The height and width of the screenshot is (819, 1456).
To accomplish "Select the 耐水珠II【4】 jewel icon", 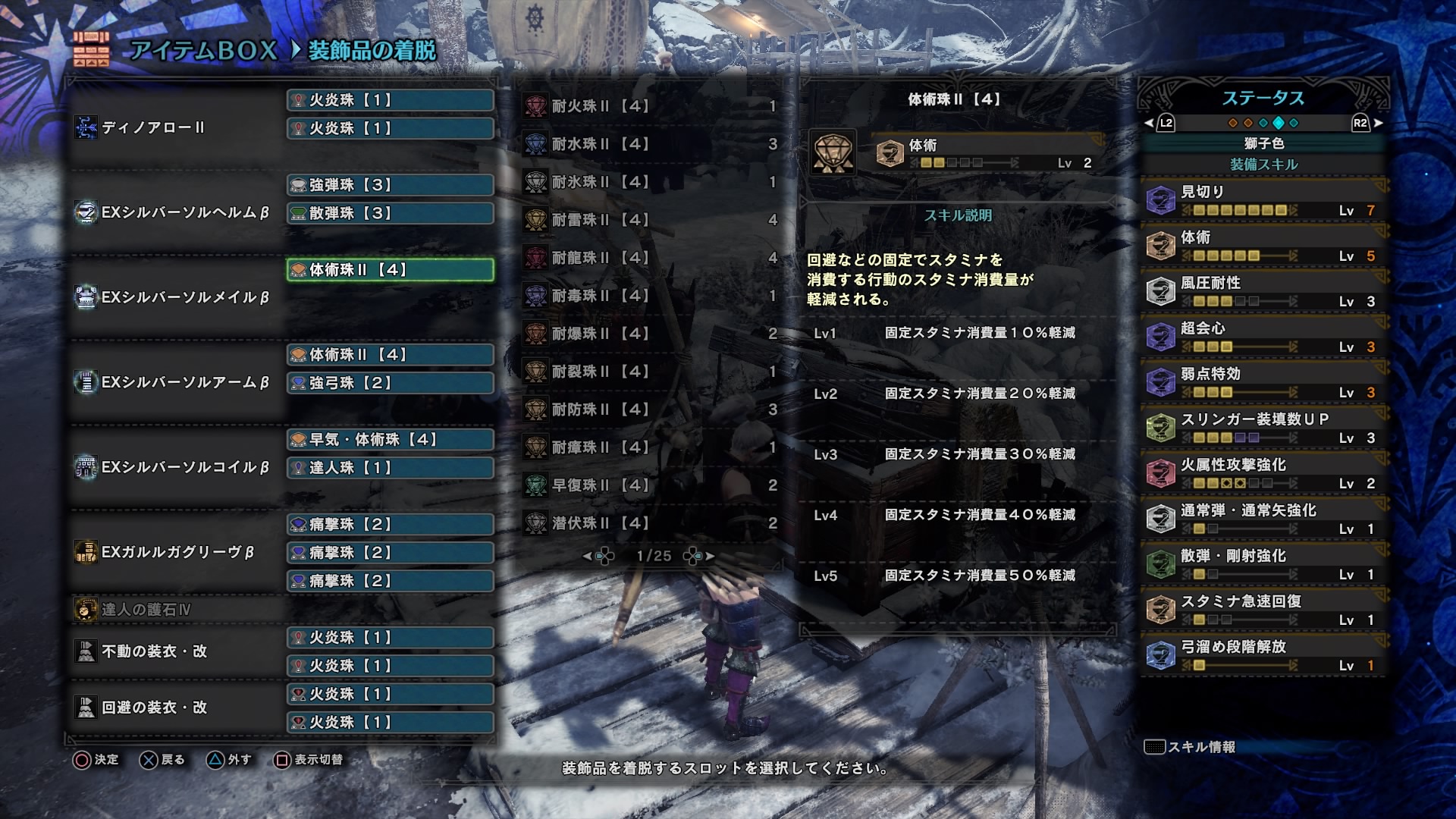I will (538, 144).
